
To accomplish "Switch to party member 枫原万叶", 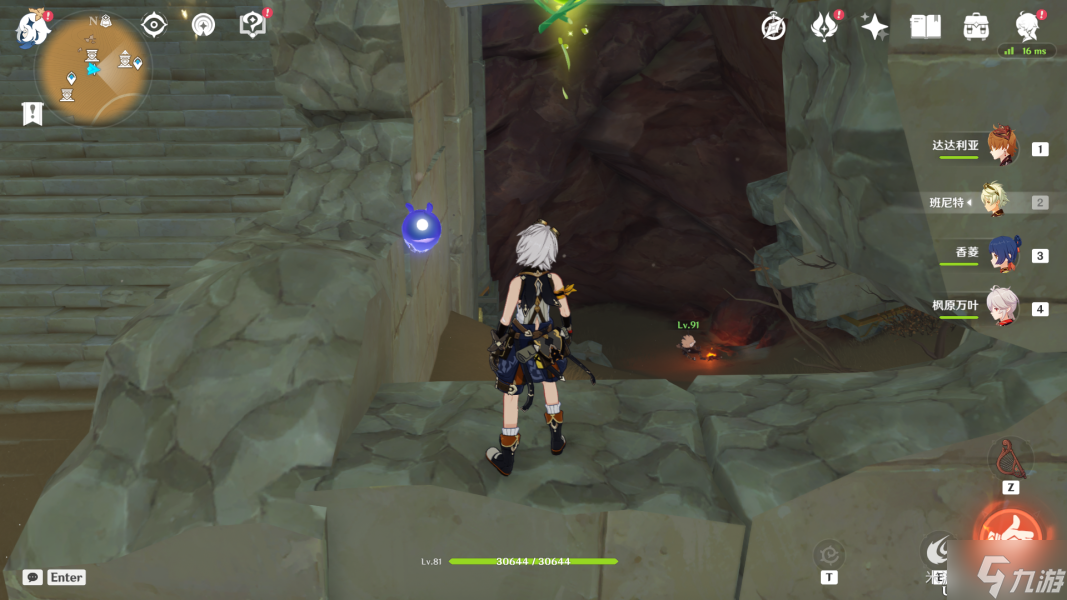I will tap(1002, 307).
